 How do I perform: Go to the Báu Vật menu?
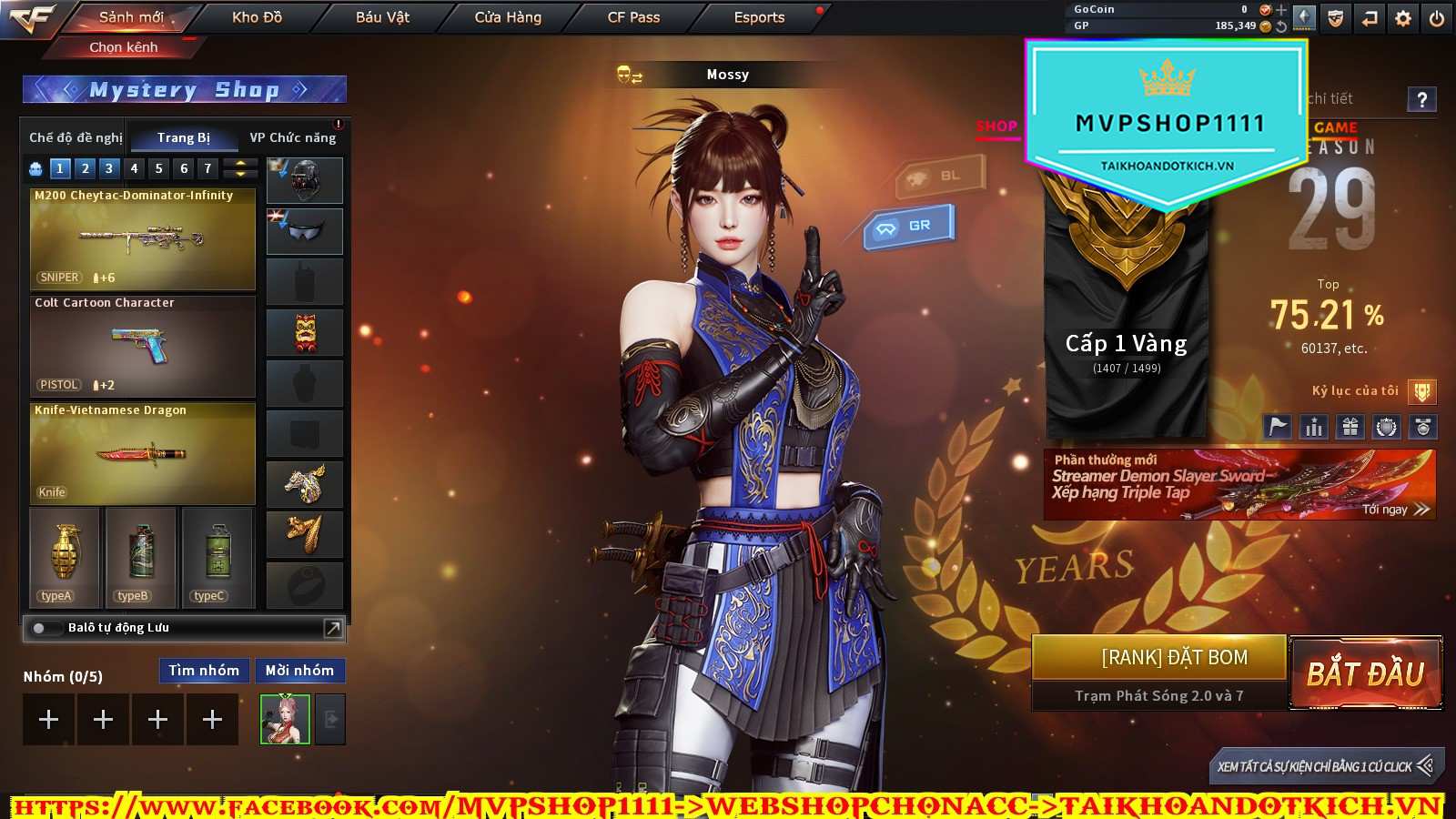pyautogui.click(x=382, y=17)
